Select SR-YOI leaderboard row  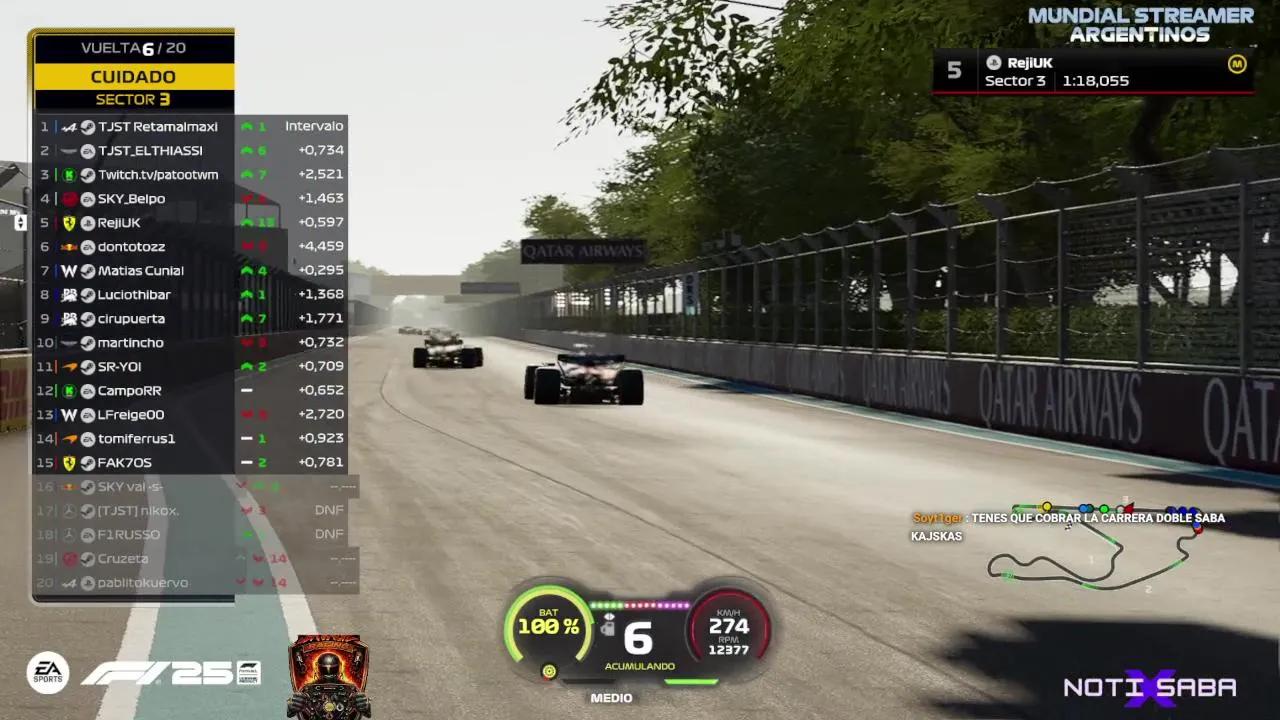pos(119,367)
